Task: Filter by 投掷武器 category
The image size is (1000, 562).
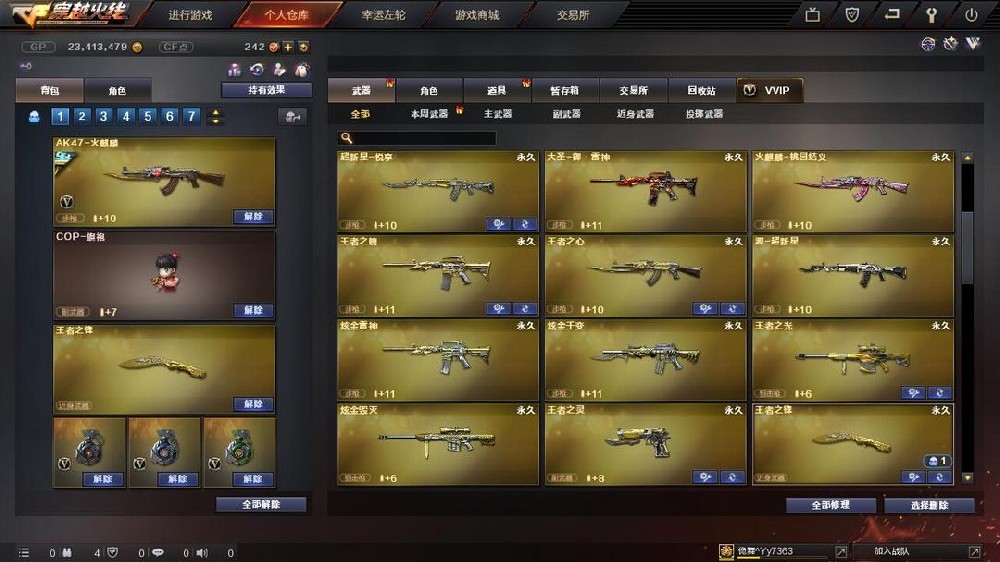Action: 704,114
